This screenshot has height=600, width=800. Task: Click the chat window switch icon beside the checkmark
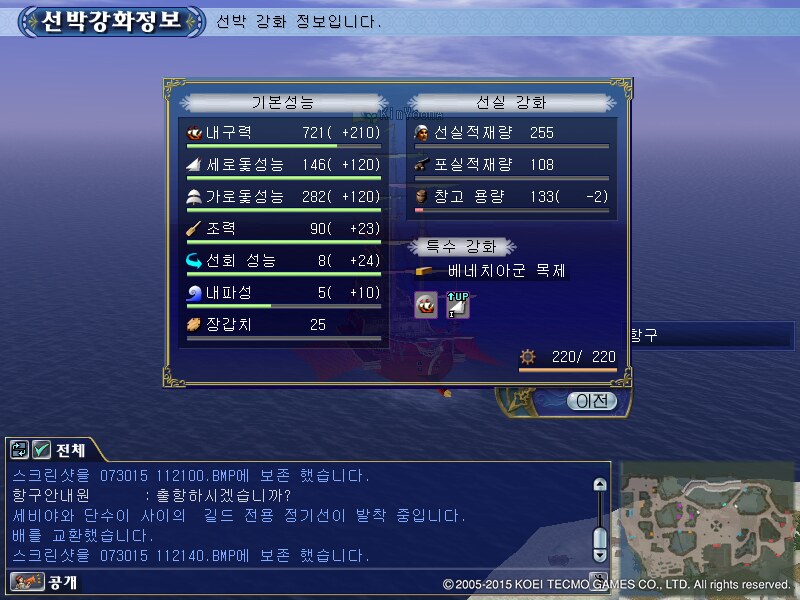pos(20,450)
